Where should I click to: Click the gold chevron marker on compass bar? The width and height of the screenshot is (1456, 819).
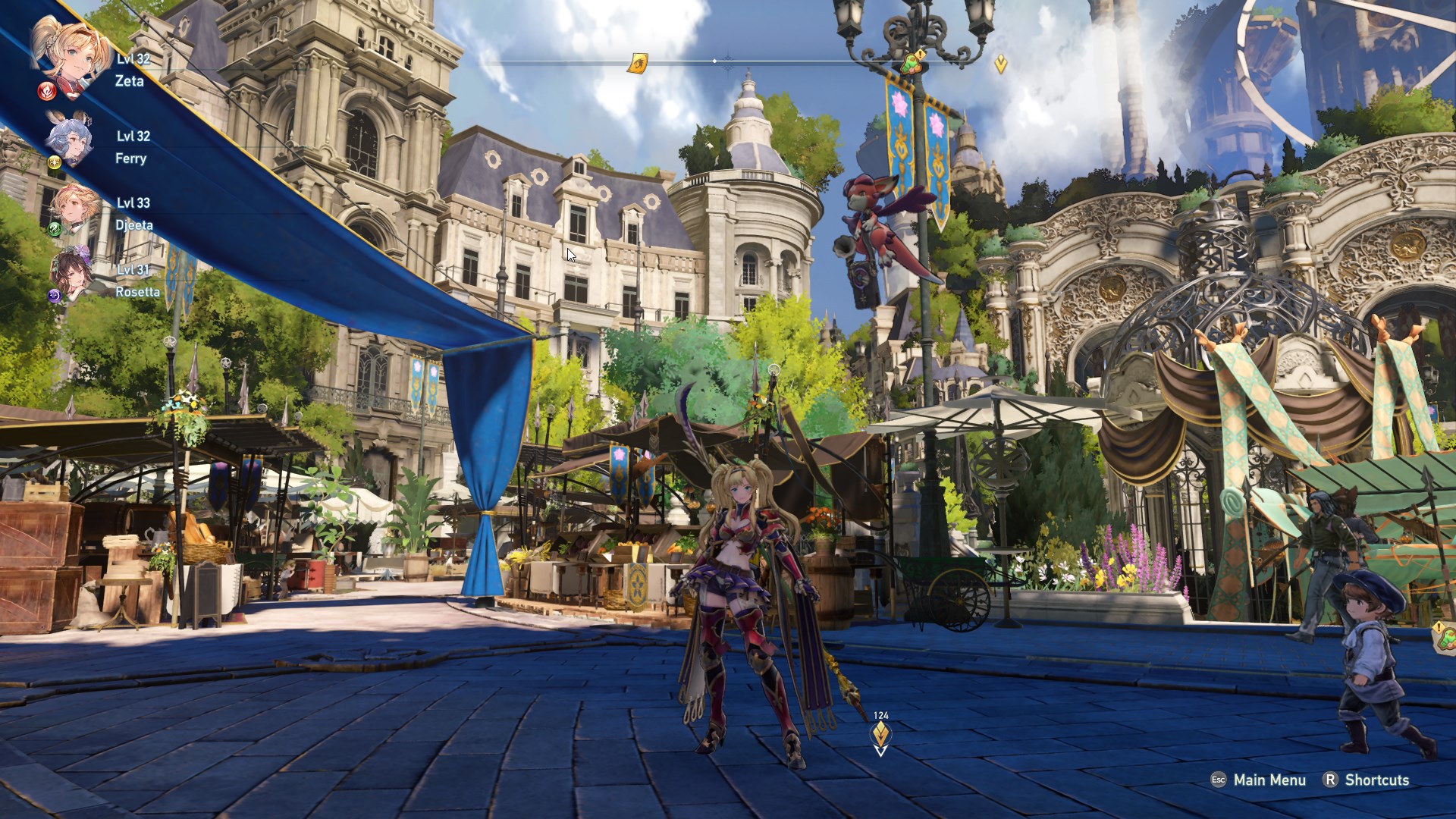pyautogui.click(x=999, y=63)
